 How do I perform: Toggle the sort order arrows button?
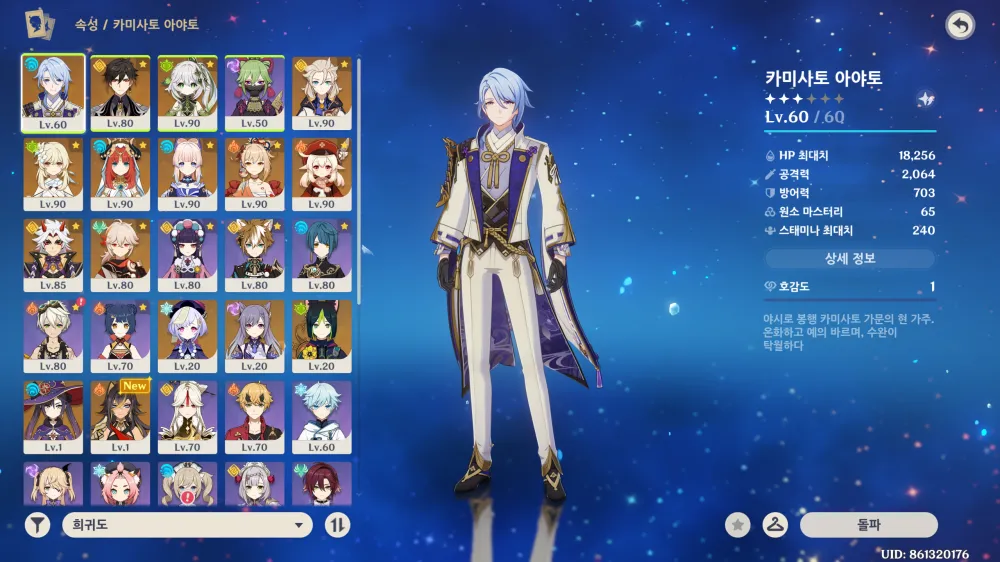338,525
